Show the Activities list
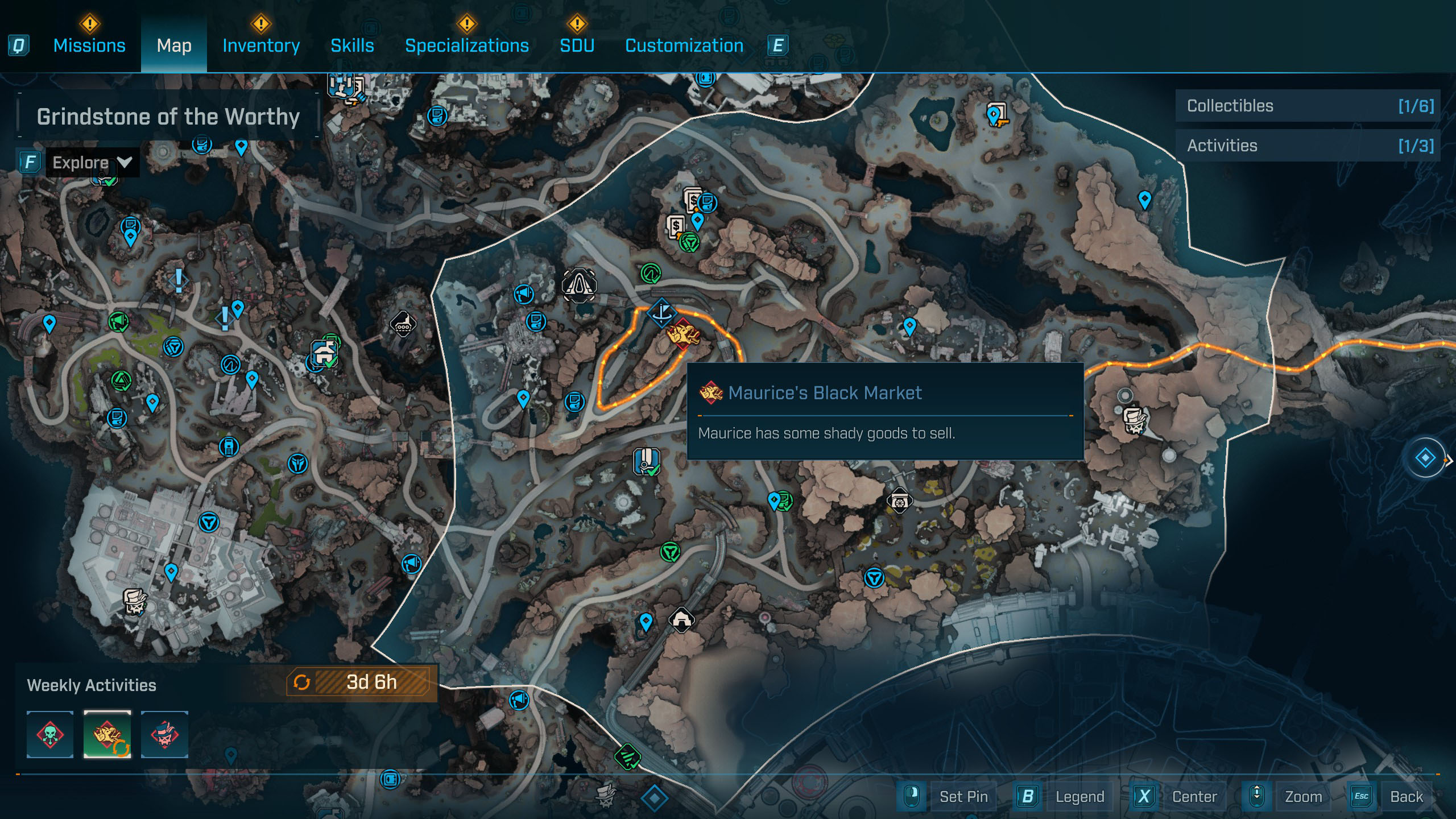 [1308, 146]
